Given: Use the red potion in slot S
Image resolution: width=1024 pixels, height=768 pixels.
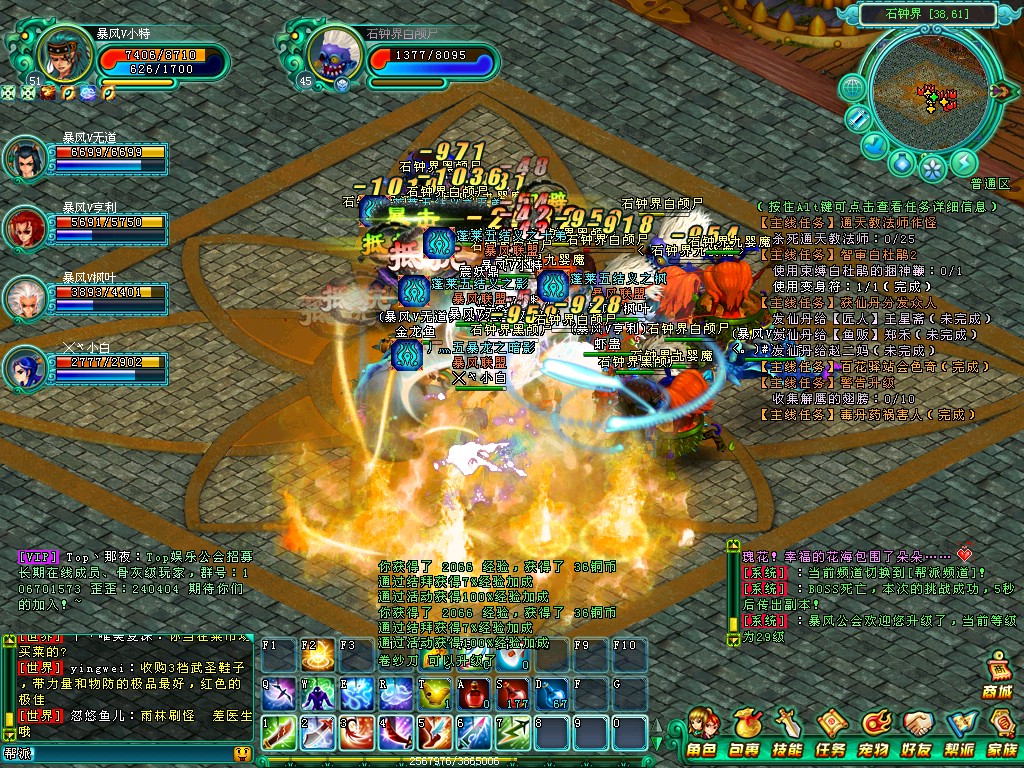Looking at the screenshot, I should pyautogui.click(x=514, y=692).
